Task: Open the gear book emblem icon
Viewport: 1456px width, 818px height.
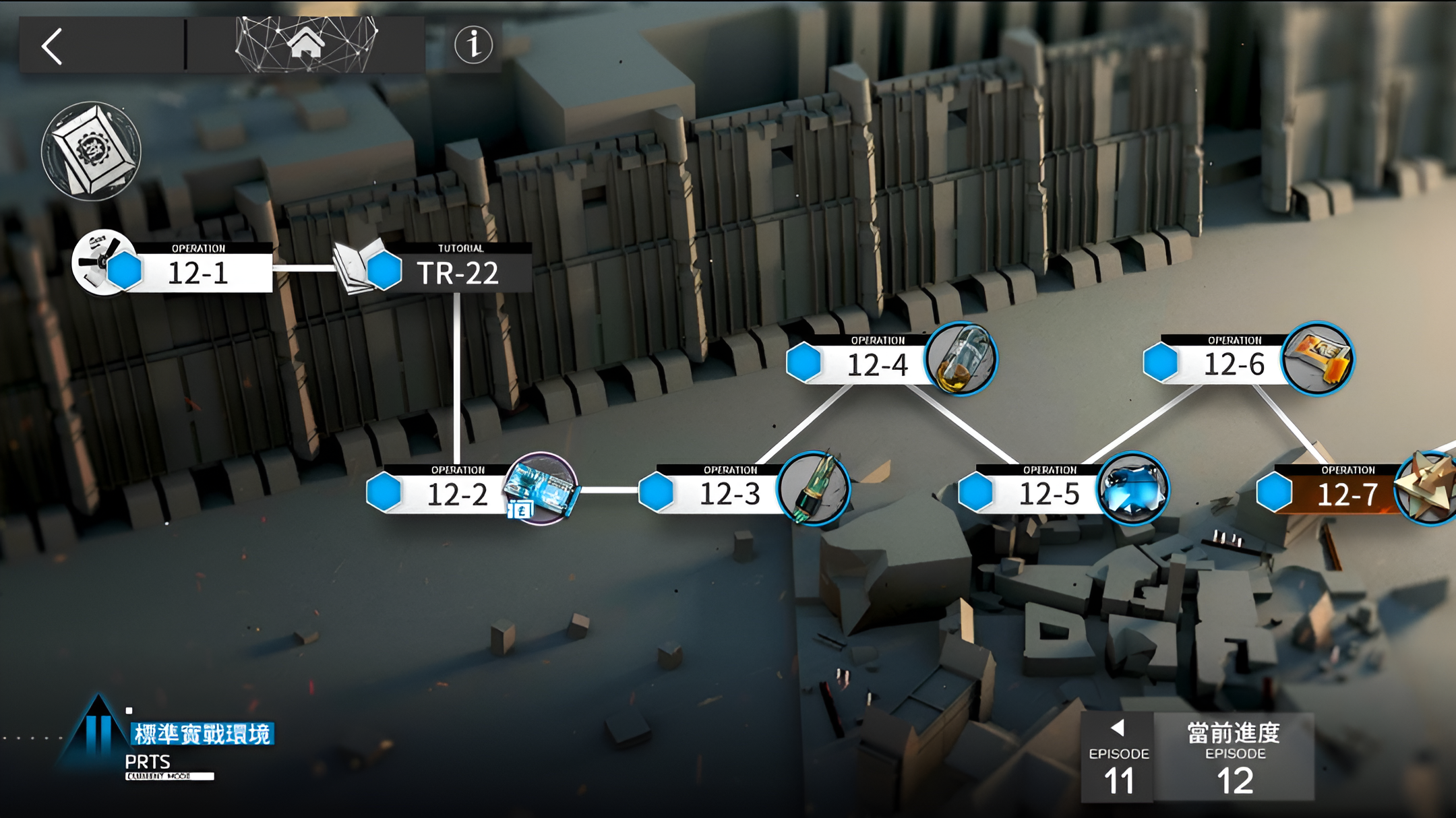Action: tap(91, 151)
